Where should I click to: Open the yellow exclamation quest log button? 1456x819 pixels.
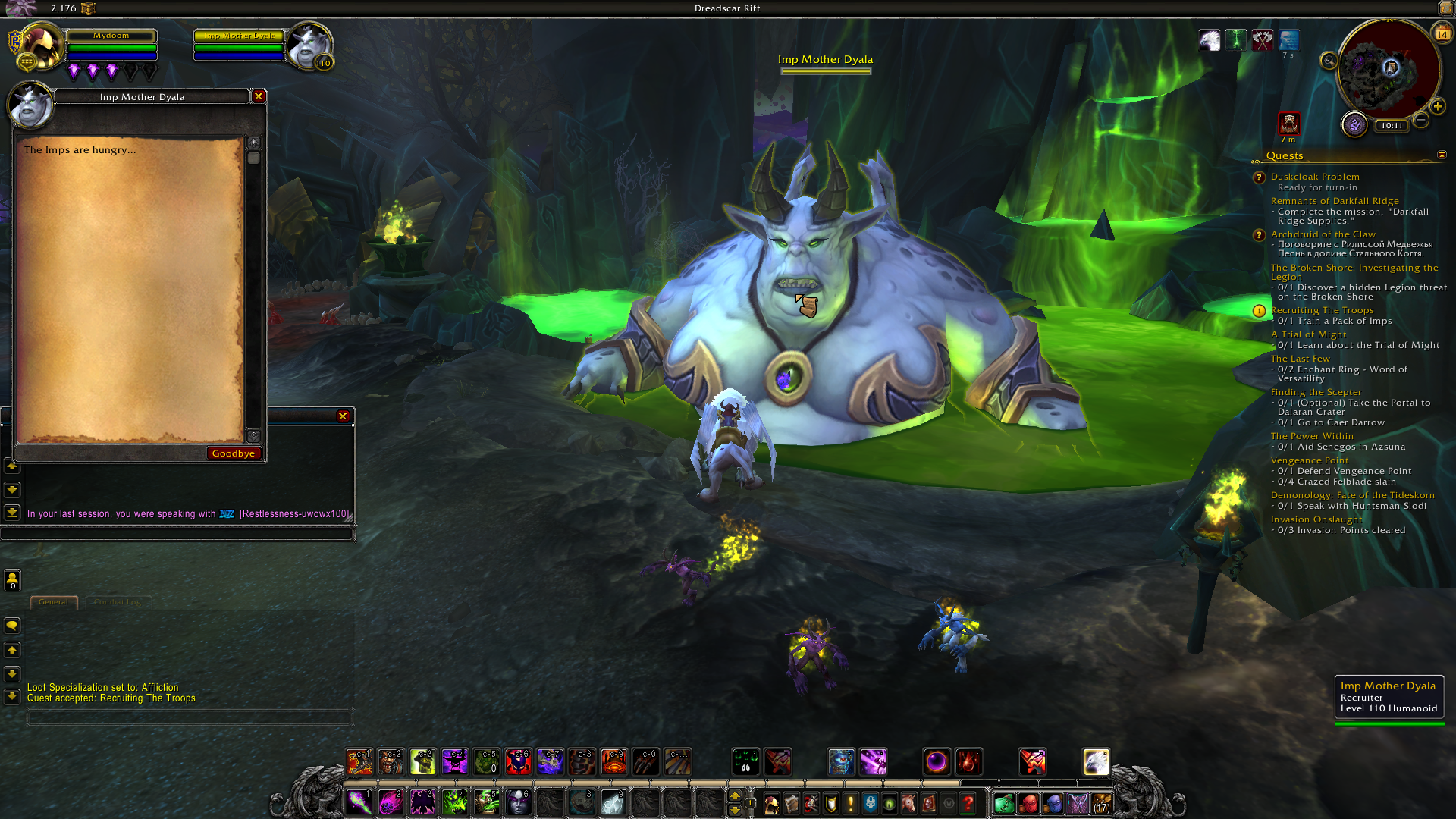[851, 803]
